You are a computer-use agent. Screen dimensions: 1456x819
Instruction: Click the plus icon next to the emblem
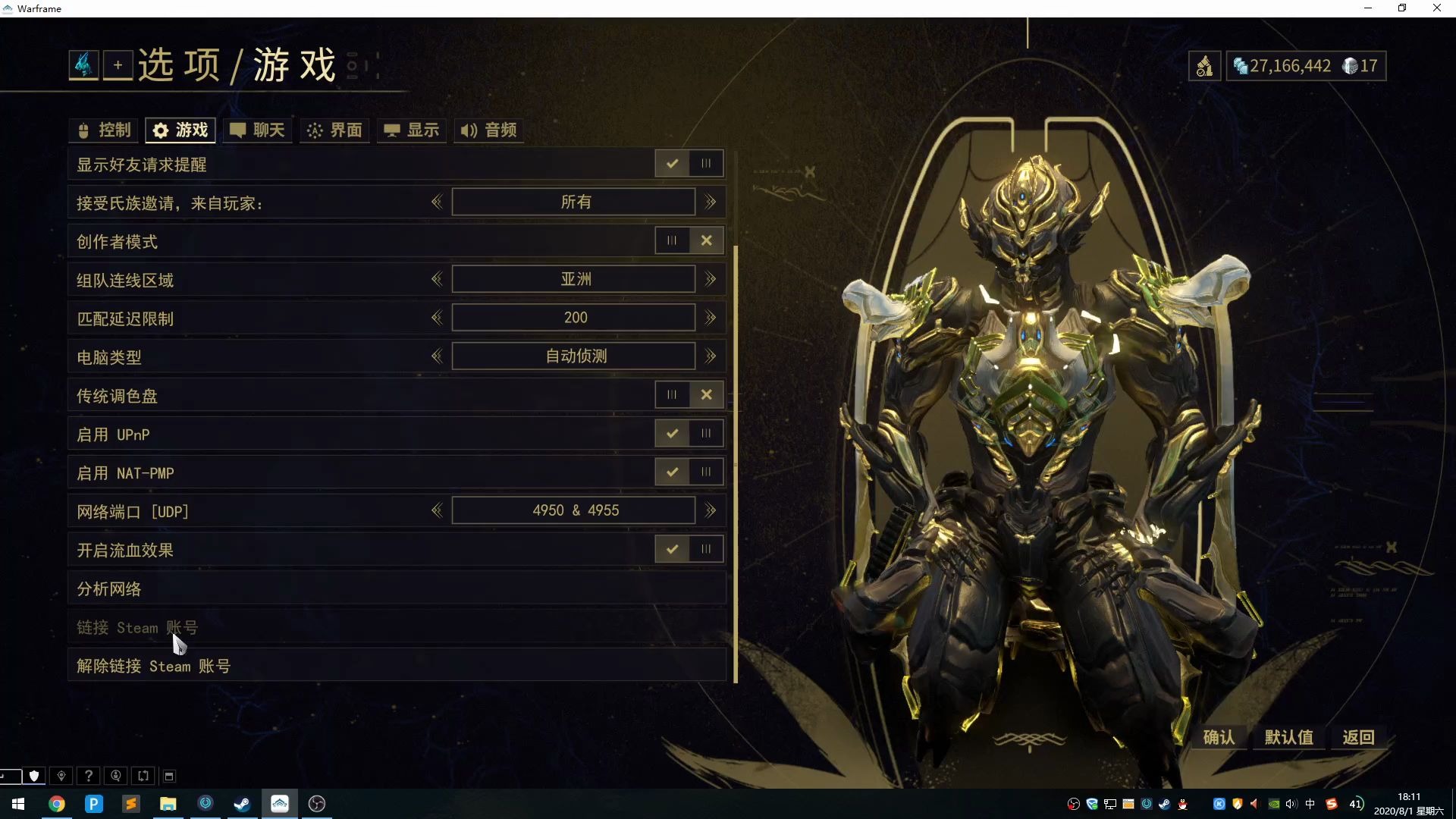118,64
